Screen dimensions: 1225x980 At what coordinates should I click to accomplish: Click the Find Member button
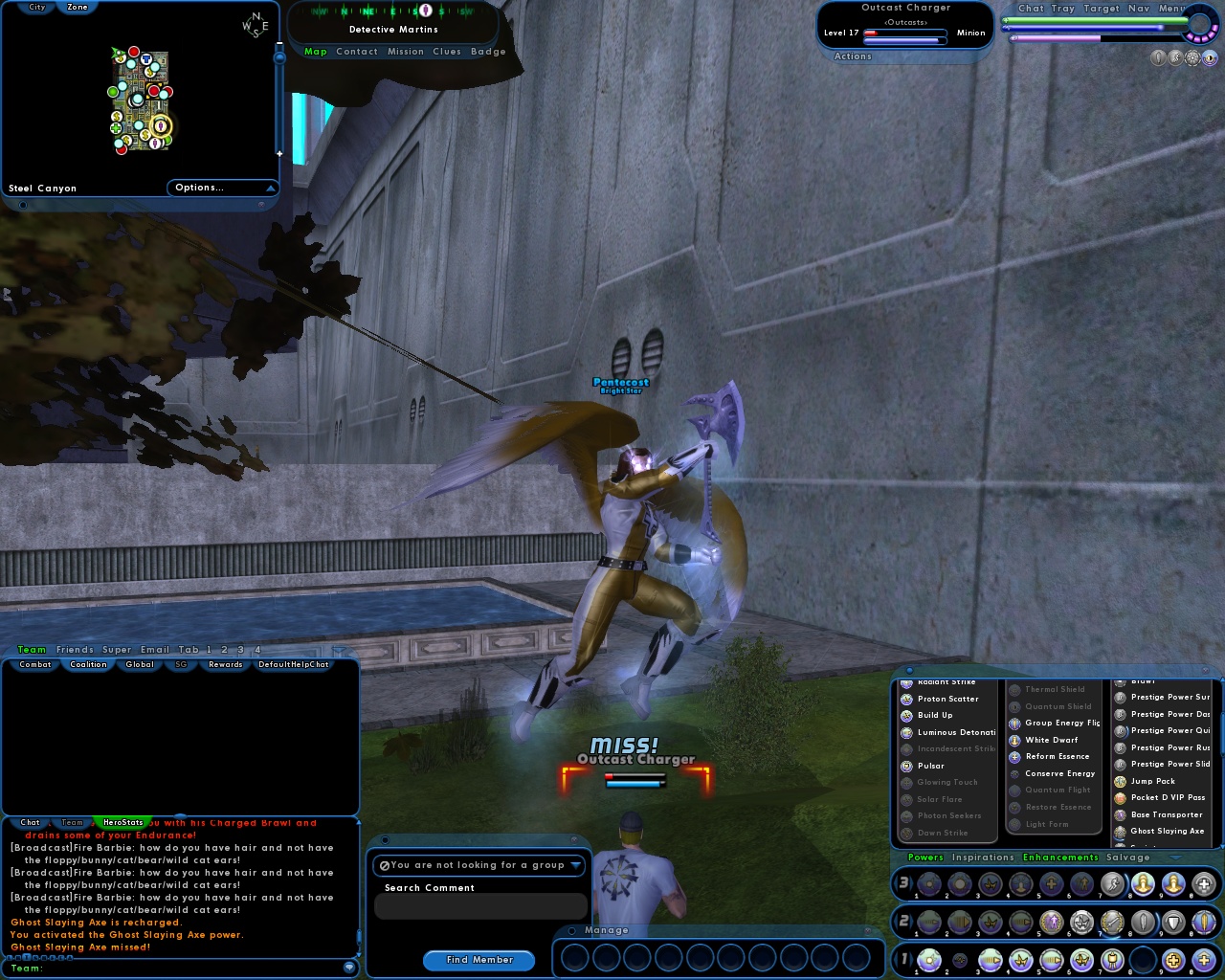479,960
